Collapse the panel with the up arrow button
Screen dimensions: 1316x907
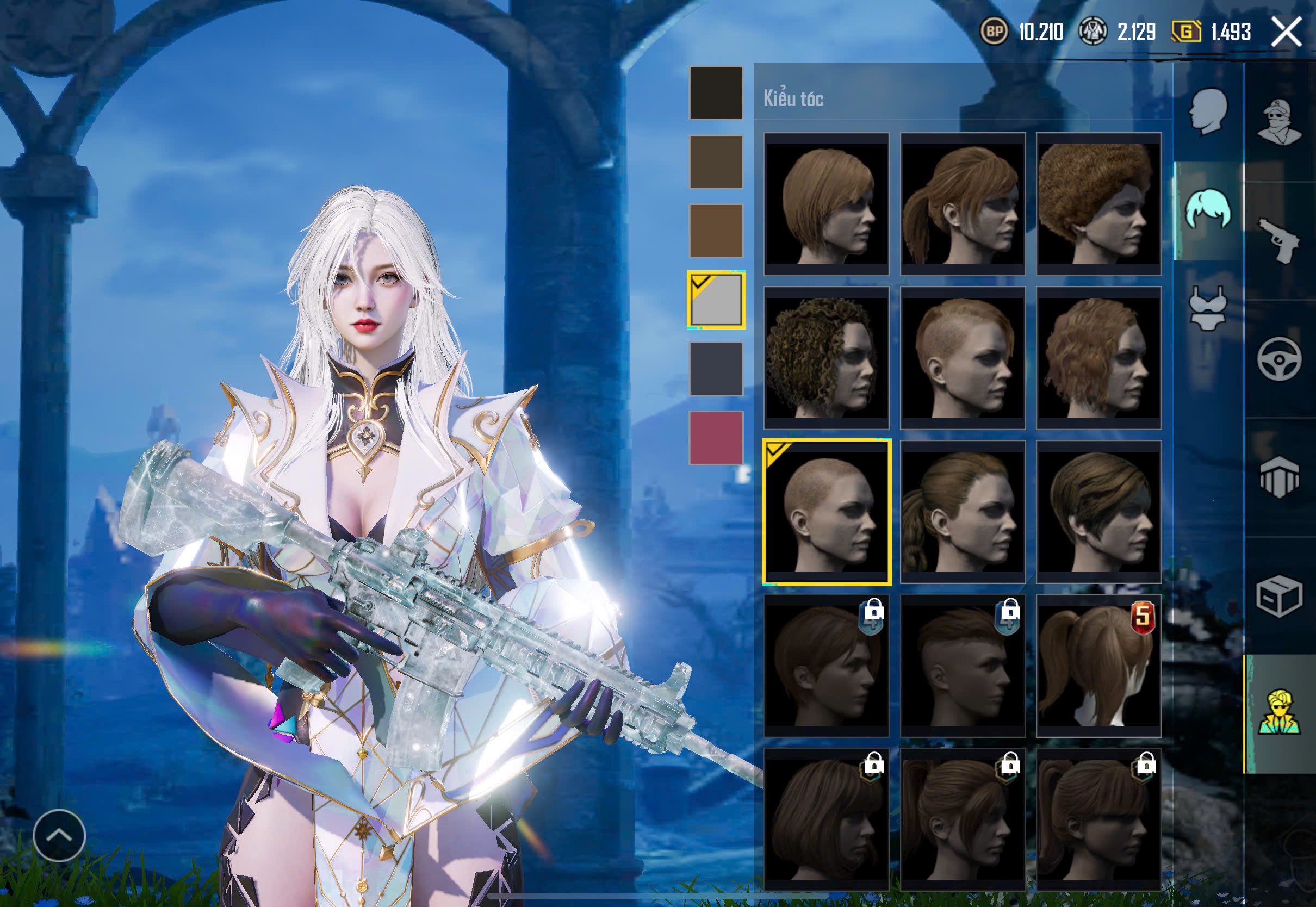click(59, 835)
